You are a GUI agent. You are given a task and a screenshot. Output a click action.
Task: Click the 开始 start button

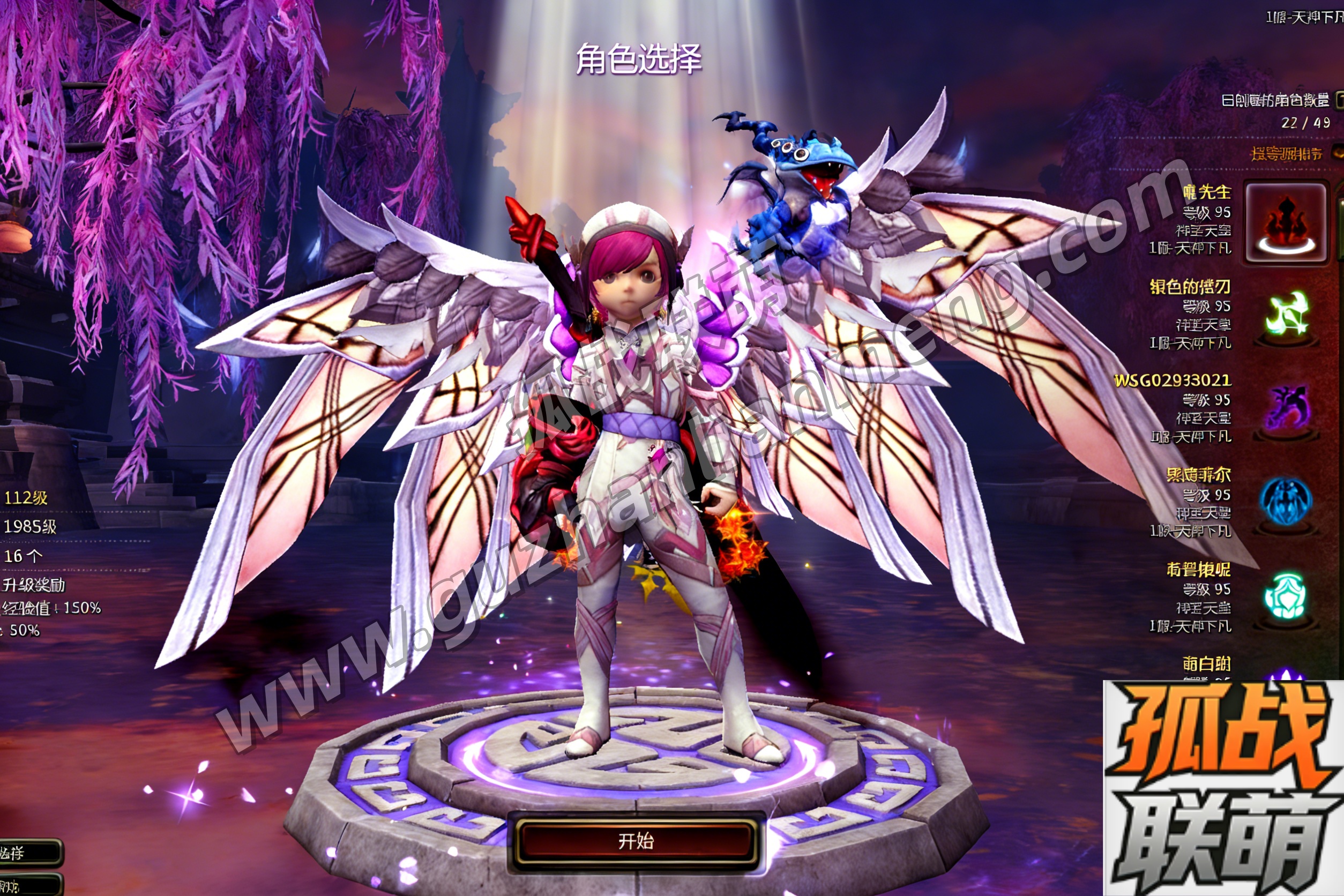point(636,841)
